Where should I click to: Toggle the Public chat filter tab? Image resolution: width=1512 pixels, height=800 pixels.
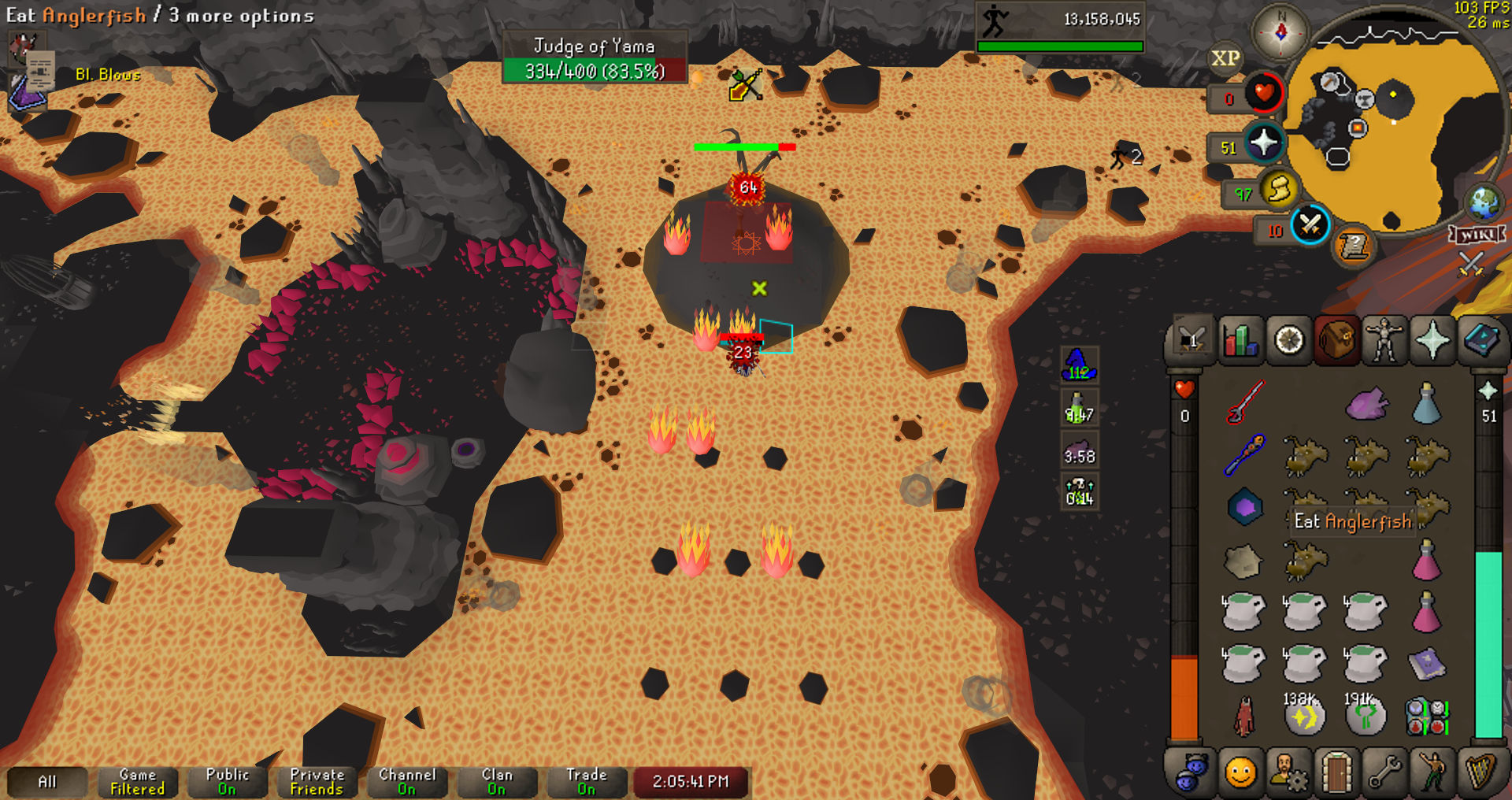pyautogui.click(x=227, y=782)
